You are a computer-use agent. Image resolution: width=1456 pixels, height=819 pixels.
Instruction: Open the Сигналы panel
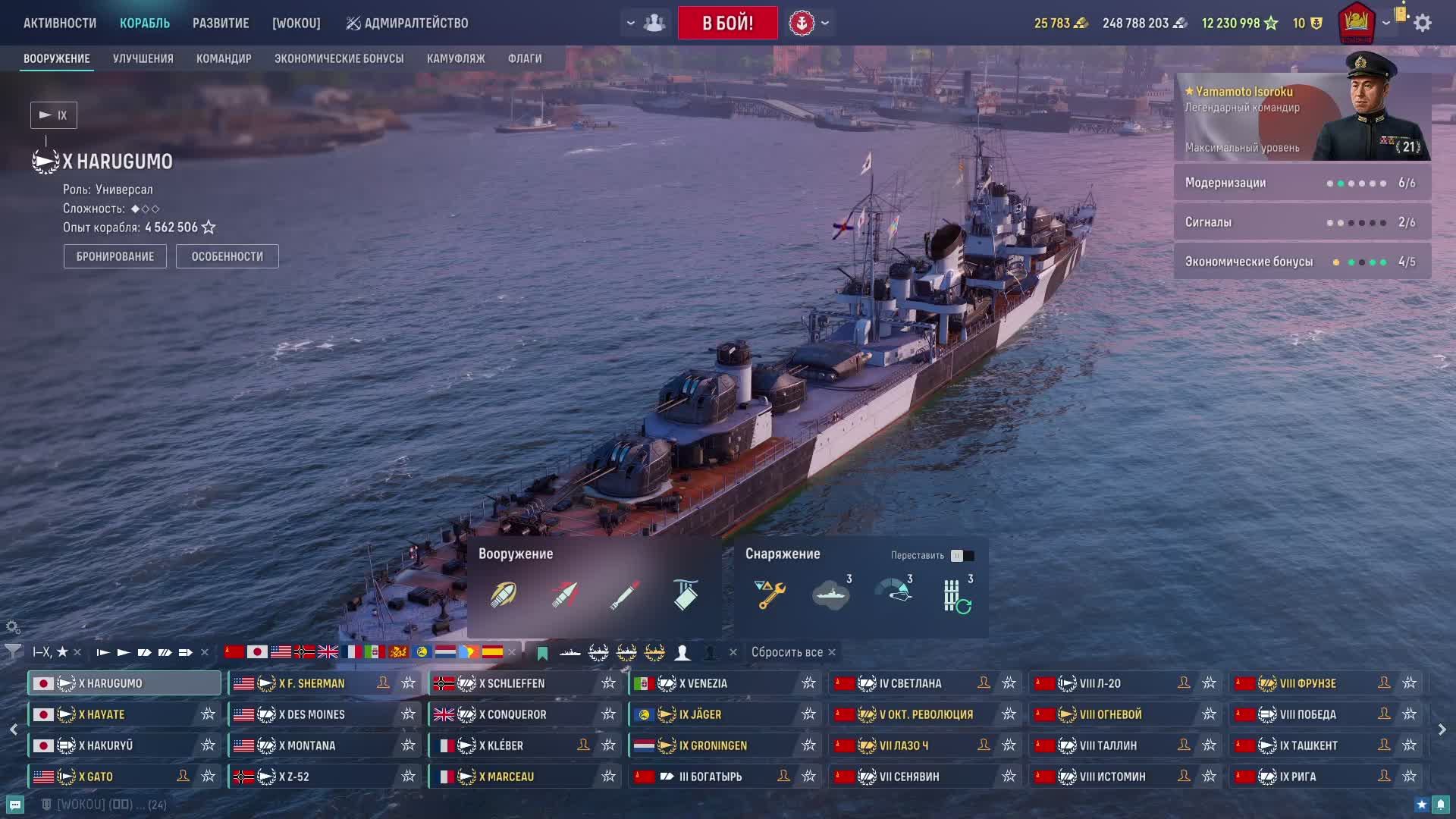coord(1302,222)
